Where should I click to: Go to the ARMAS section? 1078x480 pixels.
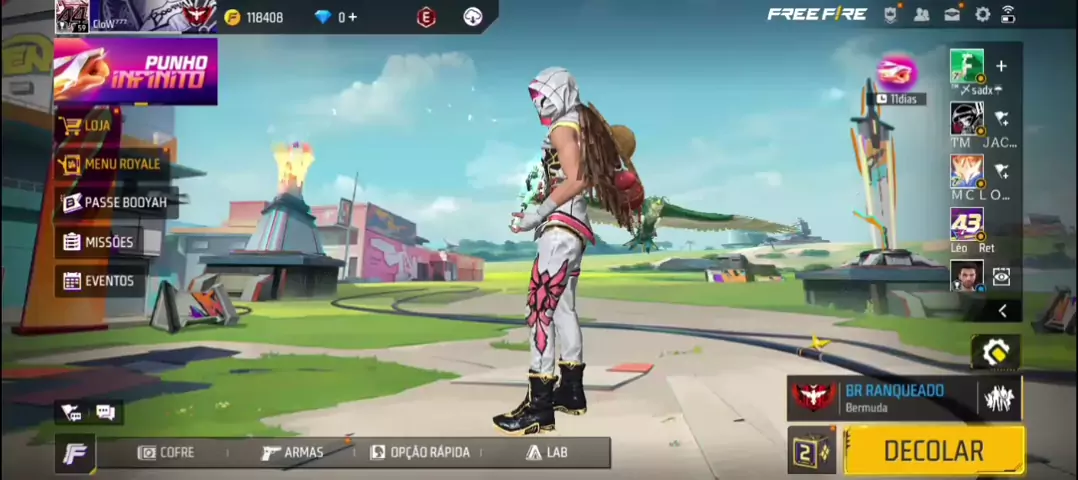(x=292, y=452)
